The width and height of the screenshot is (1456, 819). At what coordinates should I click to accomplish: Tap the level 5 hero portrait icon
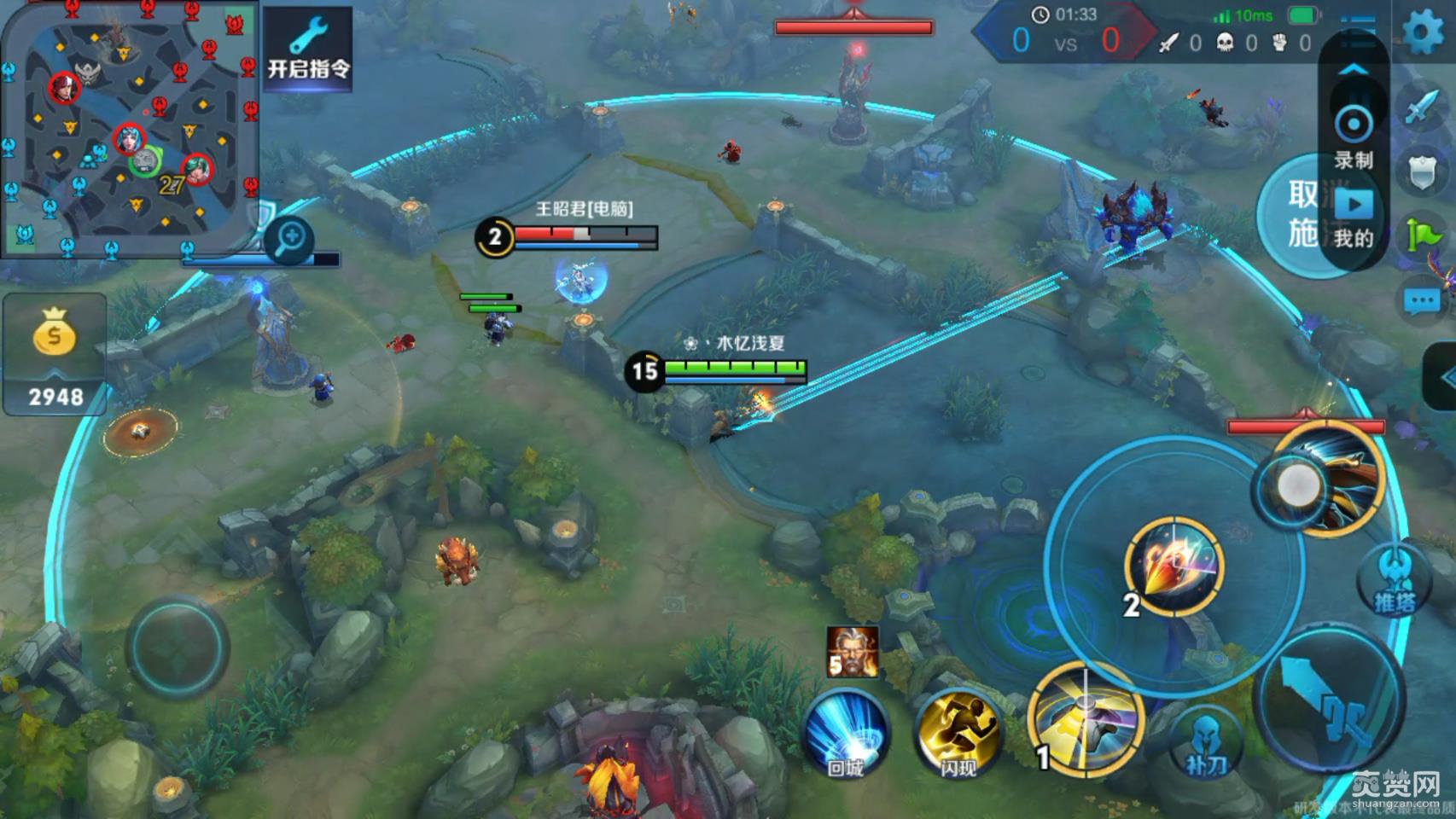(x=852, y=653)
